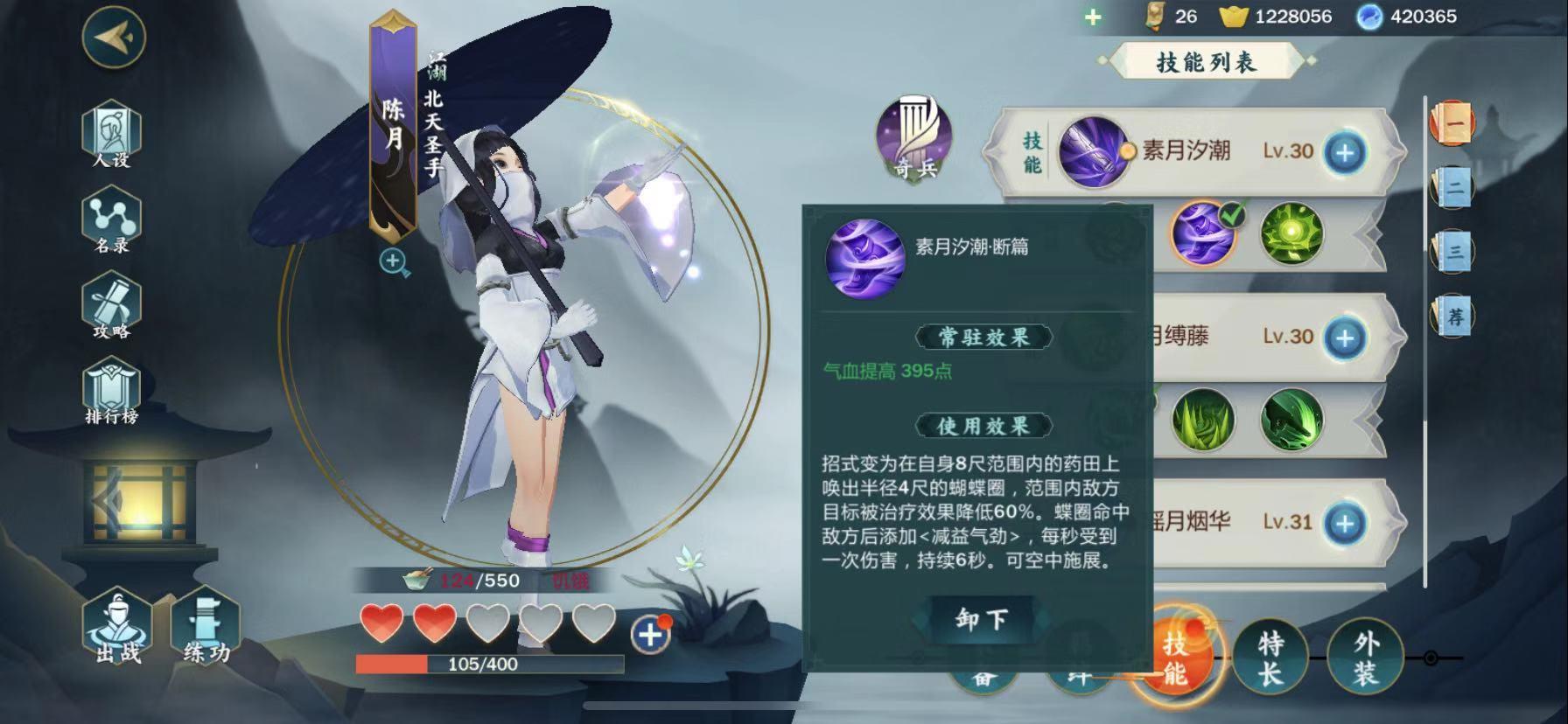Open the 练功 training button
The image size is (1568, 724).
206,628
